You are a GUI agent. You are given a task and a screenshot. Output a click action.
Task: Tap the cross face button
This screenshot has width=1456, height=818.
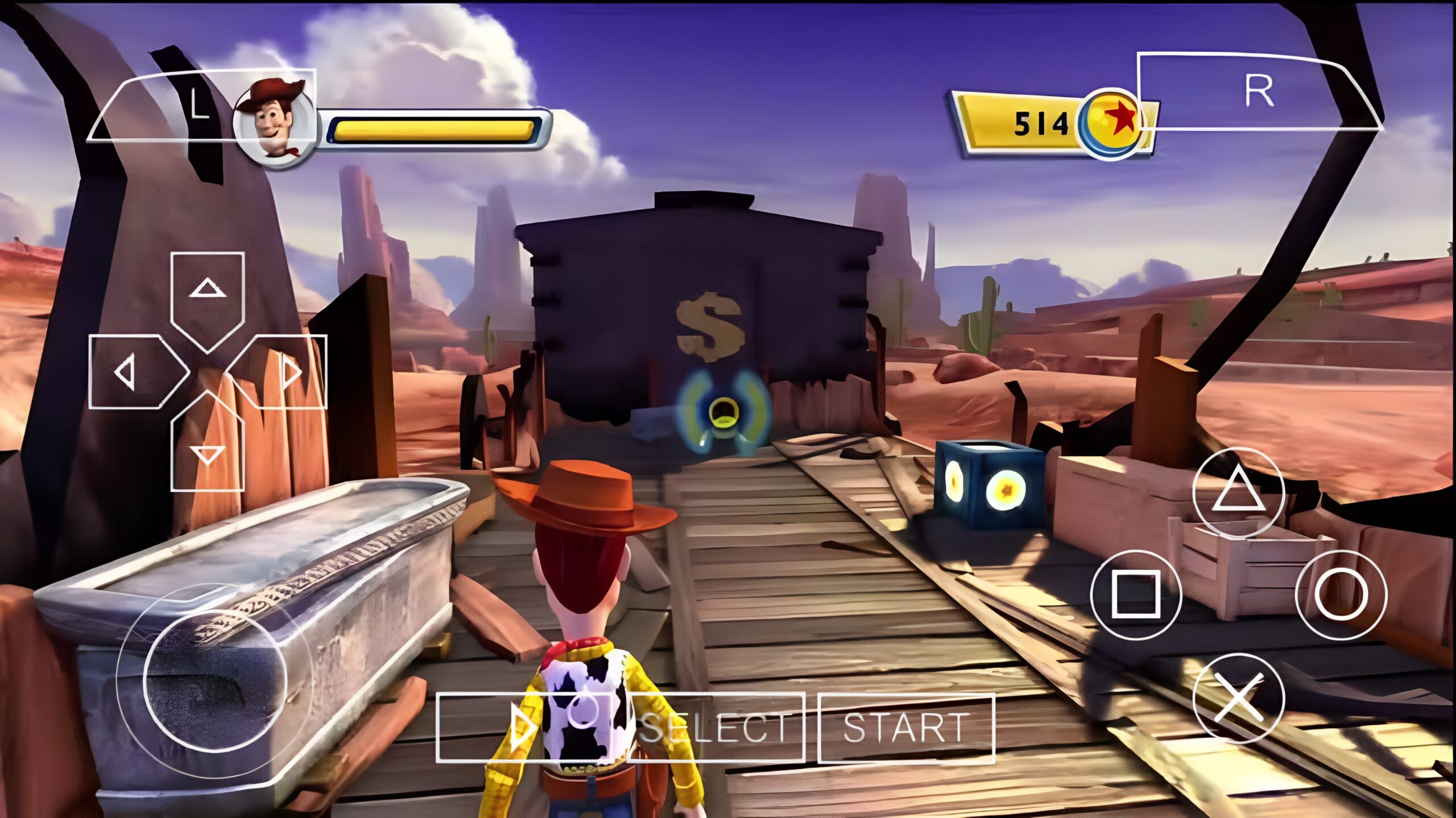(1238, 698)
